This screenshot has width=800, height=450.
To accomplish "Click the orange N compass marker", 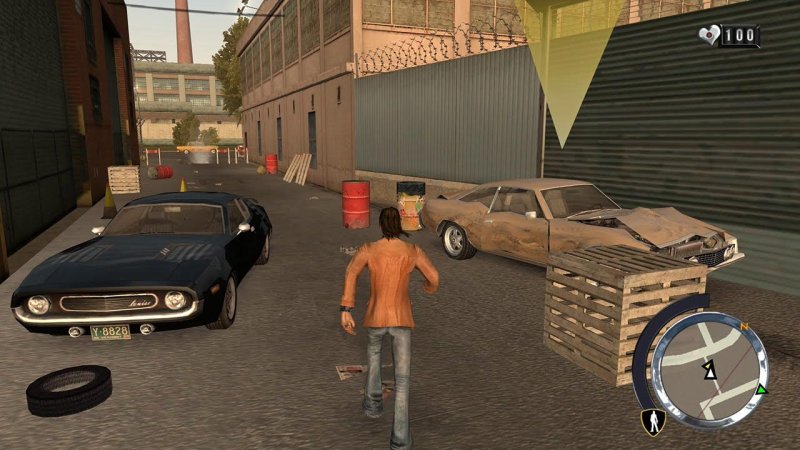I will pyautogui.click(x=743, y=325).
